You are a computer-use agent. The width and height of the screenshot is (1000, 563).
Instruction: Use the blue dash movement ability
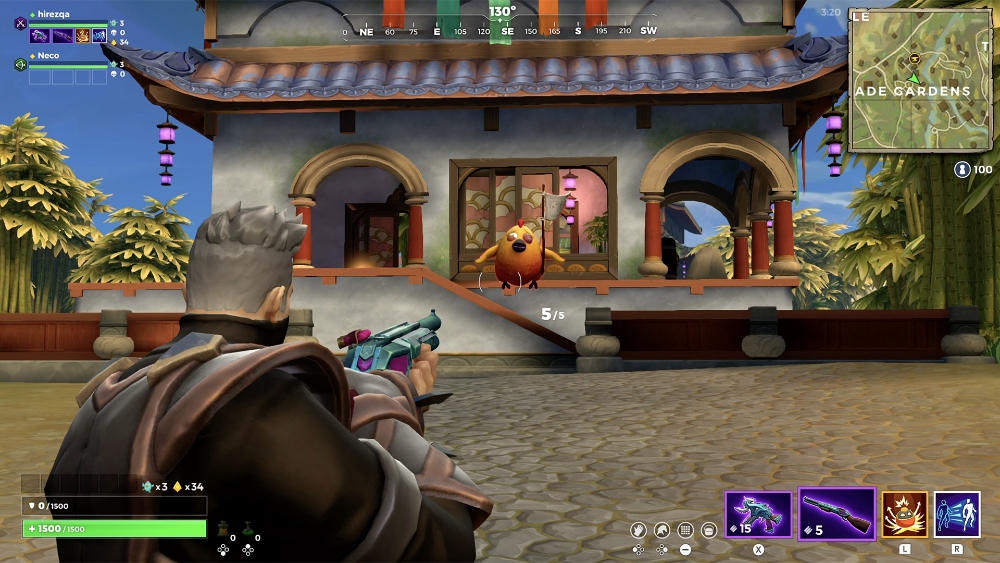tap(956, 514)
